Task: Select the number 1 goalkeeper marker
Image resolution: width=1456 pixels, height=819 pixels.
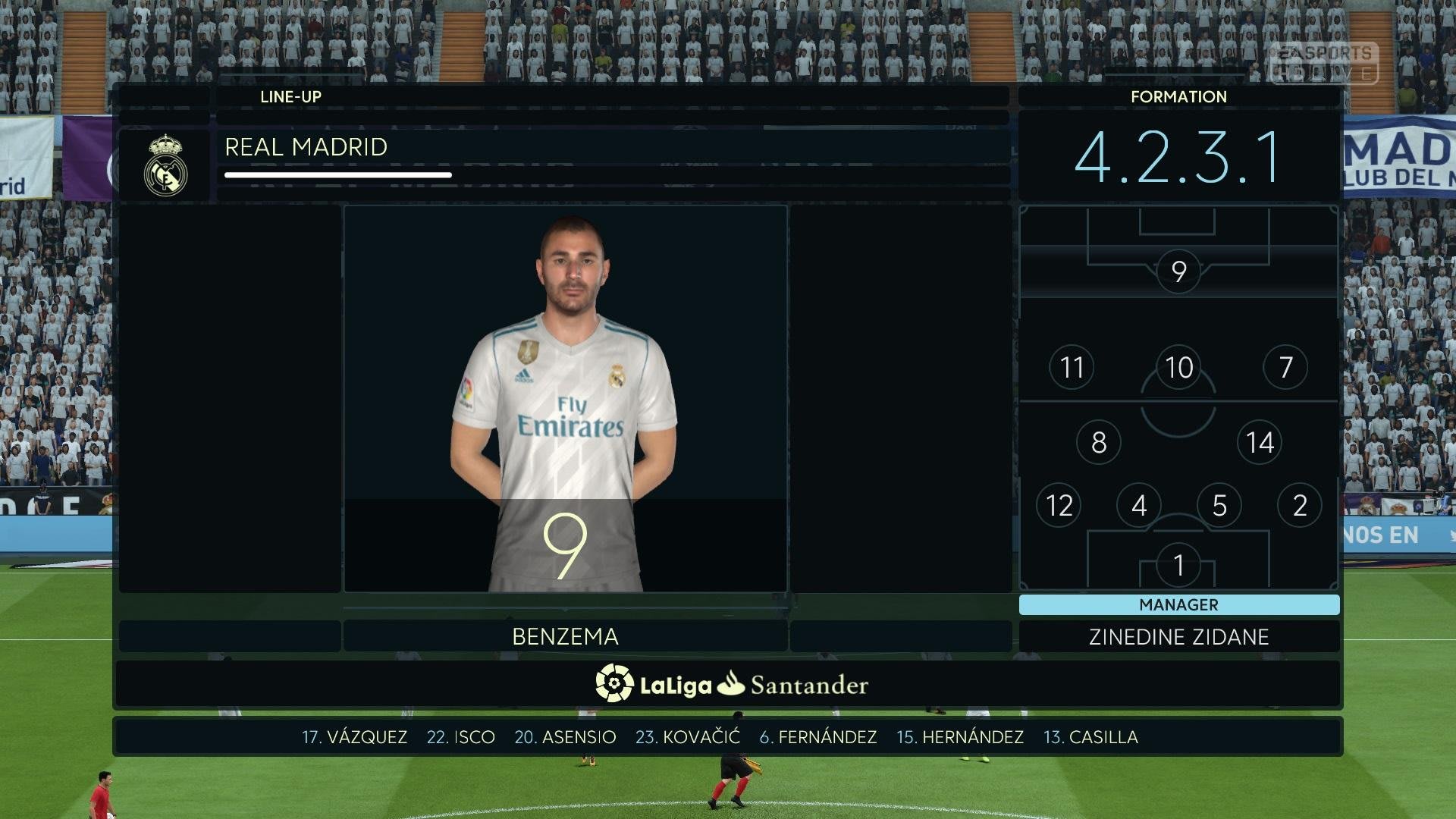Action: [x=1178, y=565]
